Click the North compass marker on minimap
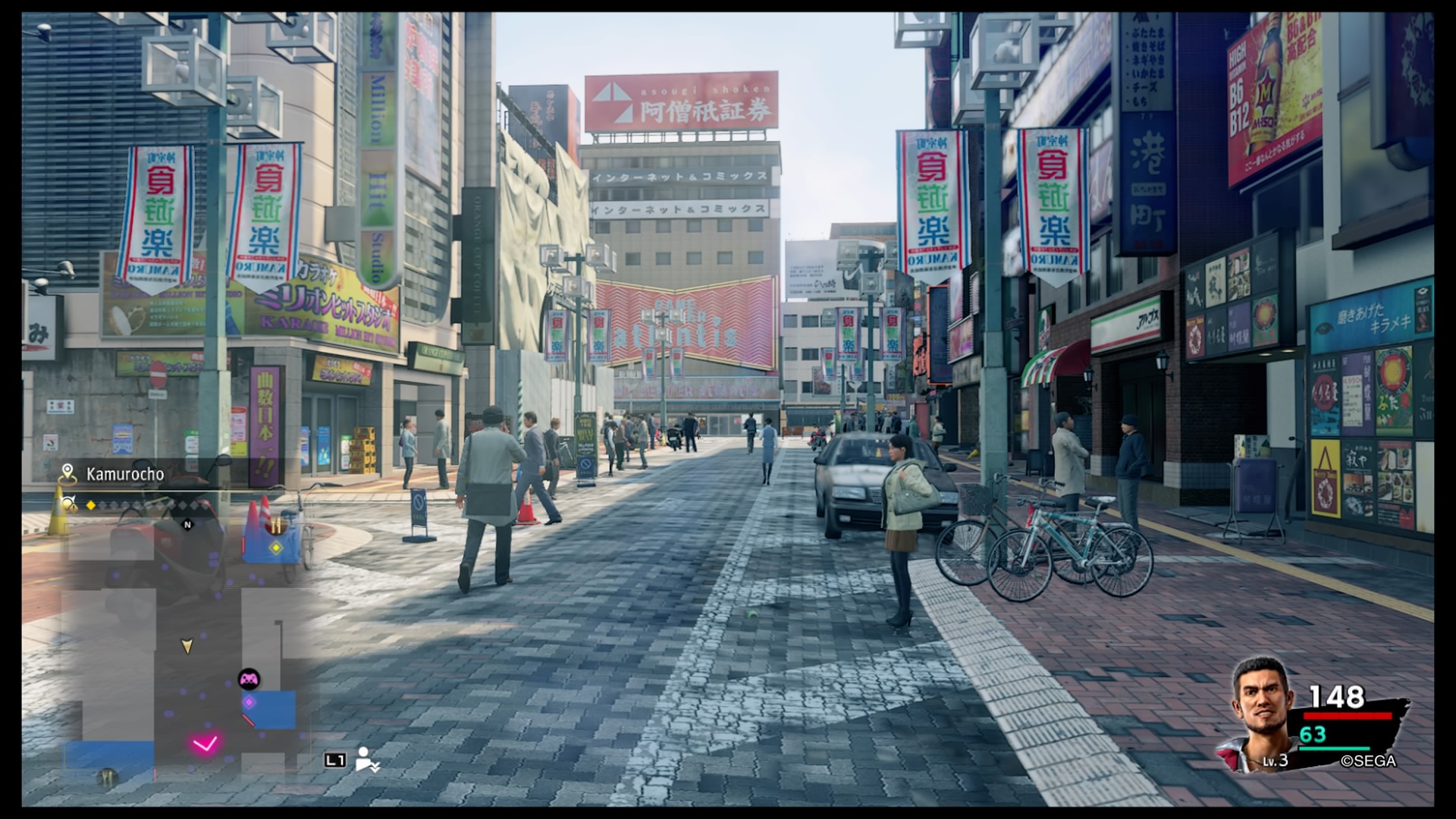1456x819 pixels. (188, 524)
